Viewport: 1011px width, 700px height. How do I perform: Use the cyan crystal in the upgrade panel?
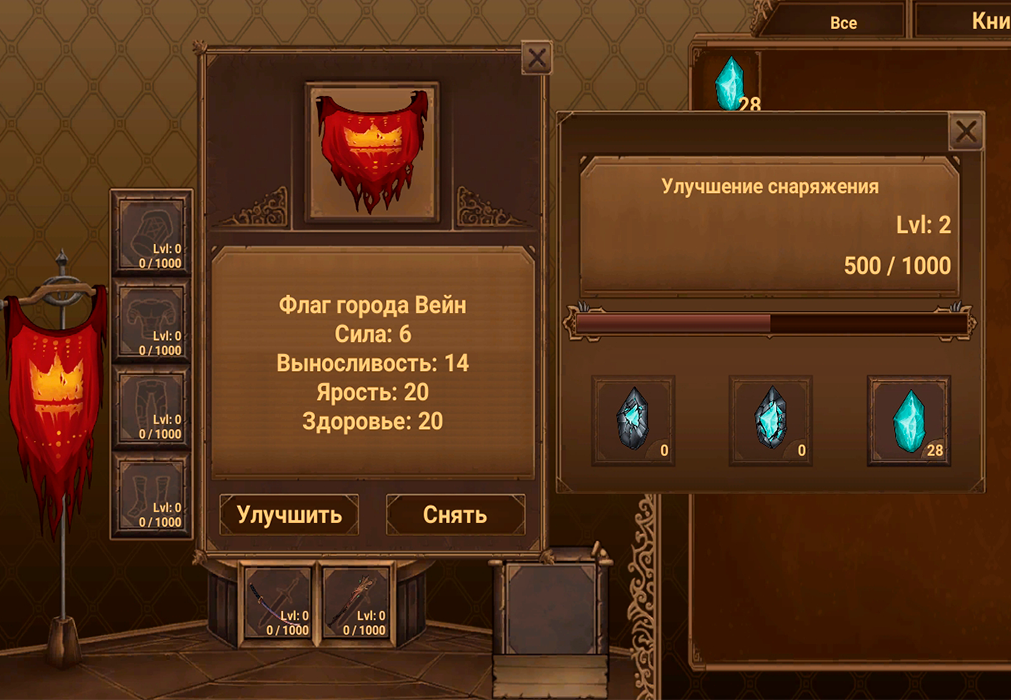click(x=908, y=421)
